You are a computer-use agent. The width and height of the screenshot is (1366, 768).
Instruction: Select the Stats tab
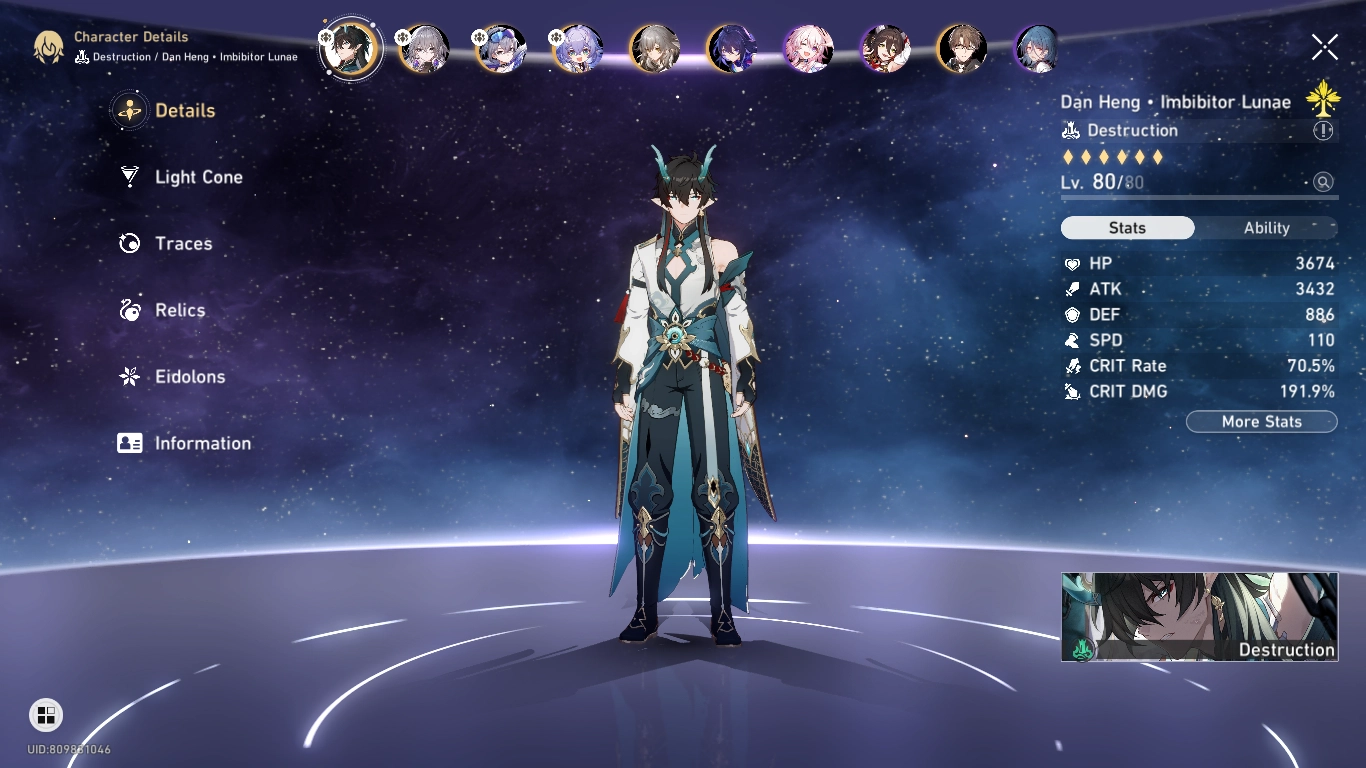pyautogui.click(x=1127, y=228)
